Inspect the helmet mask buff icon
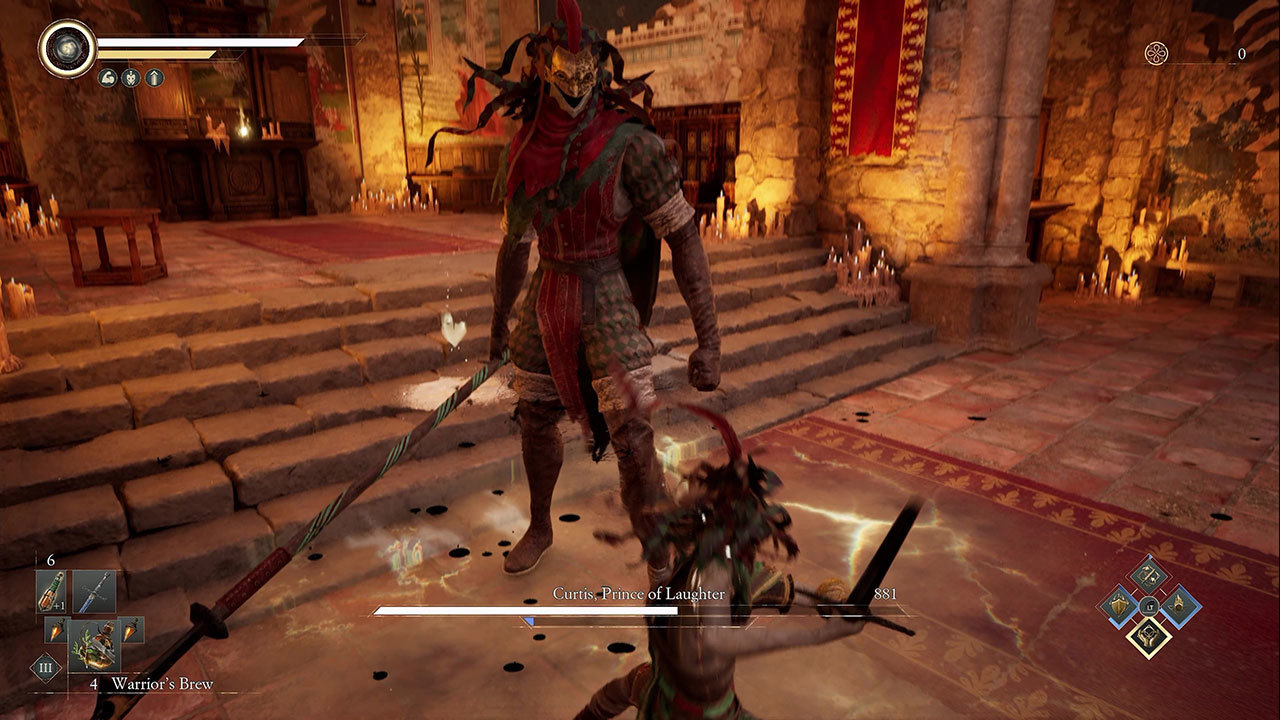The width and height of the screenshot is (1280, 720). (131, 77)
